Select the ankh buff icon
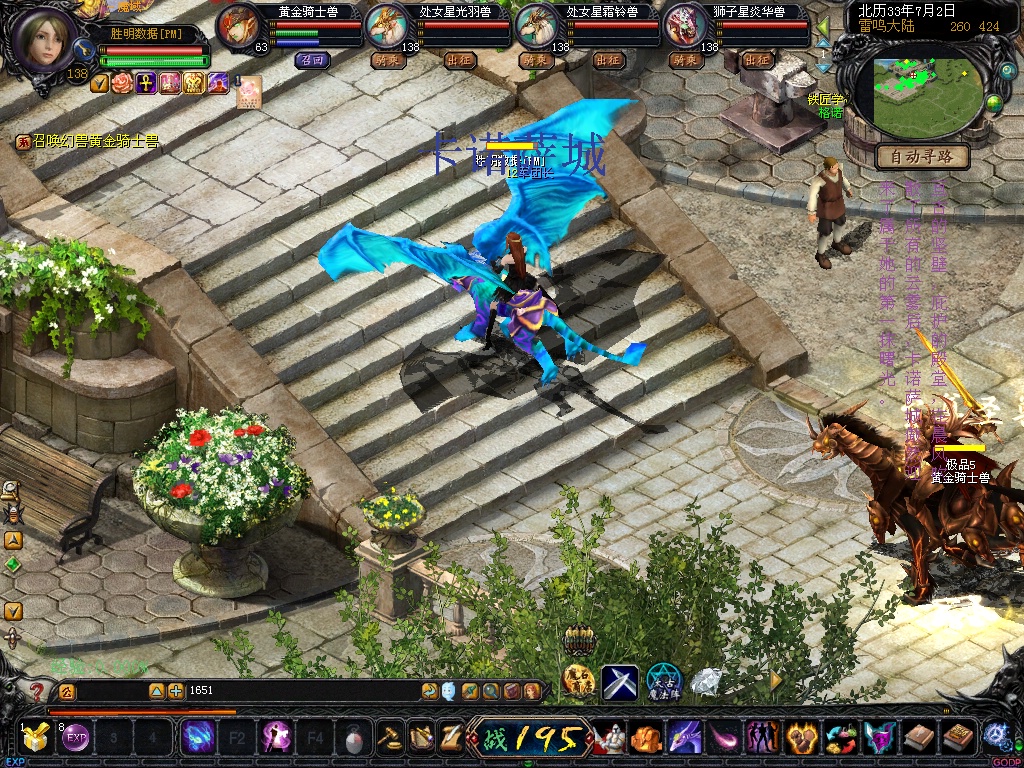1024x768 pixels. (145, 83)
